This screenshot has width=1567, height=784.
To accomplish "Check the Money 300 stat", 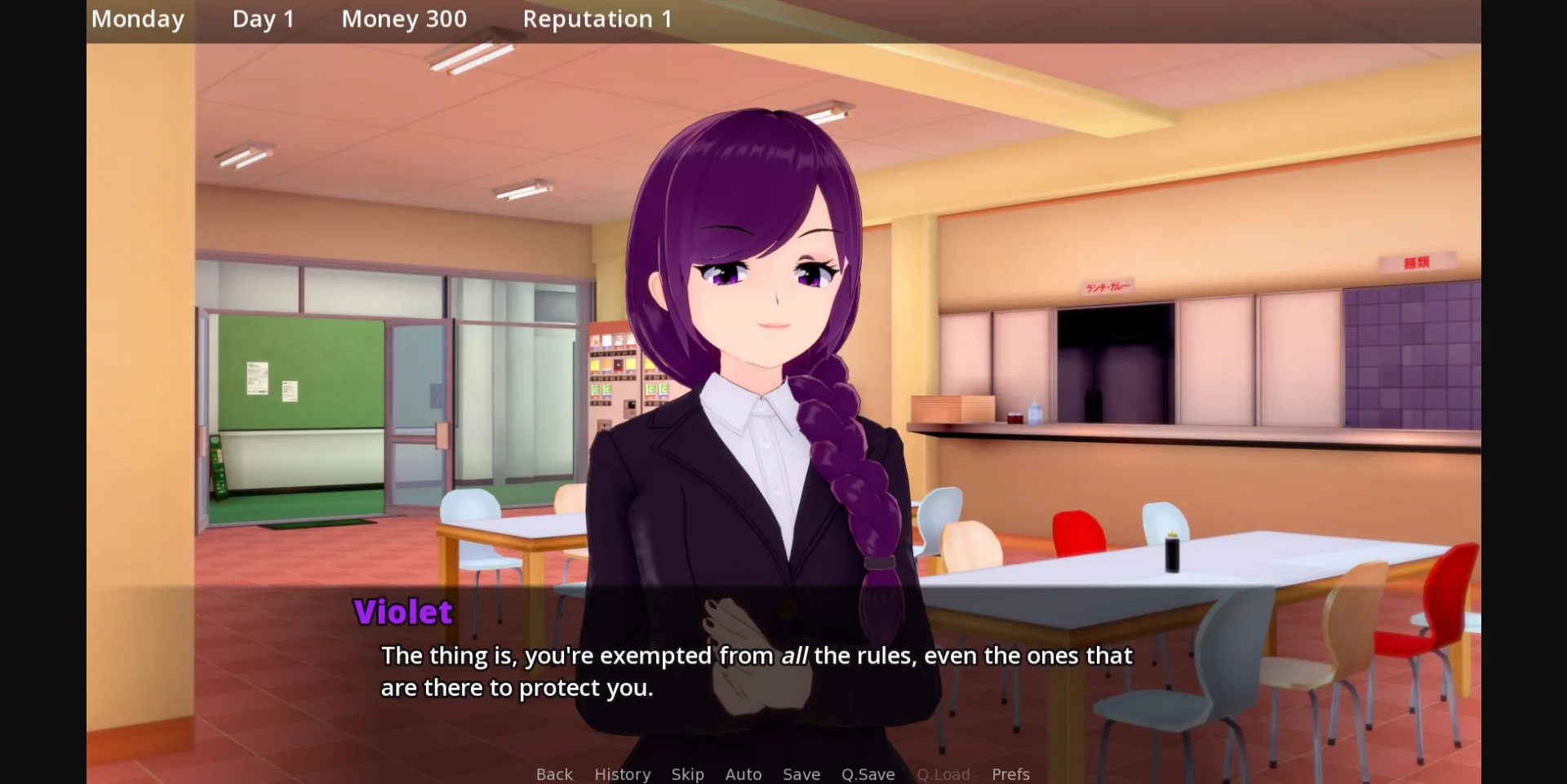I will click(x=403, y=18).
